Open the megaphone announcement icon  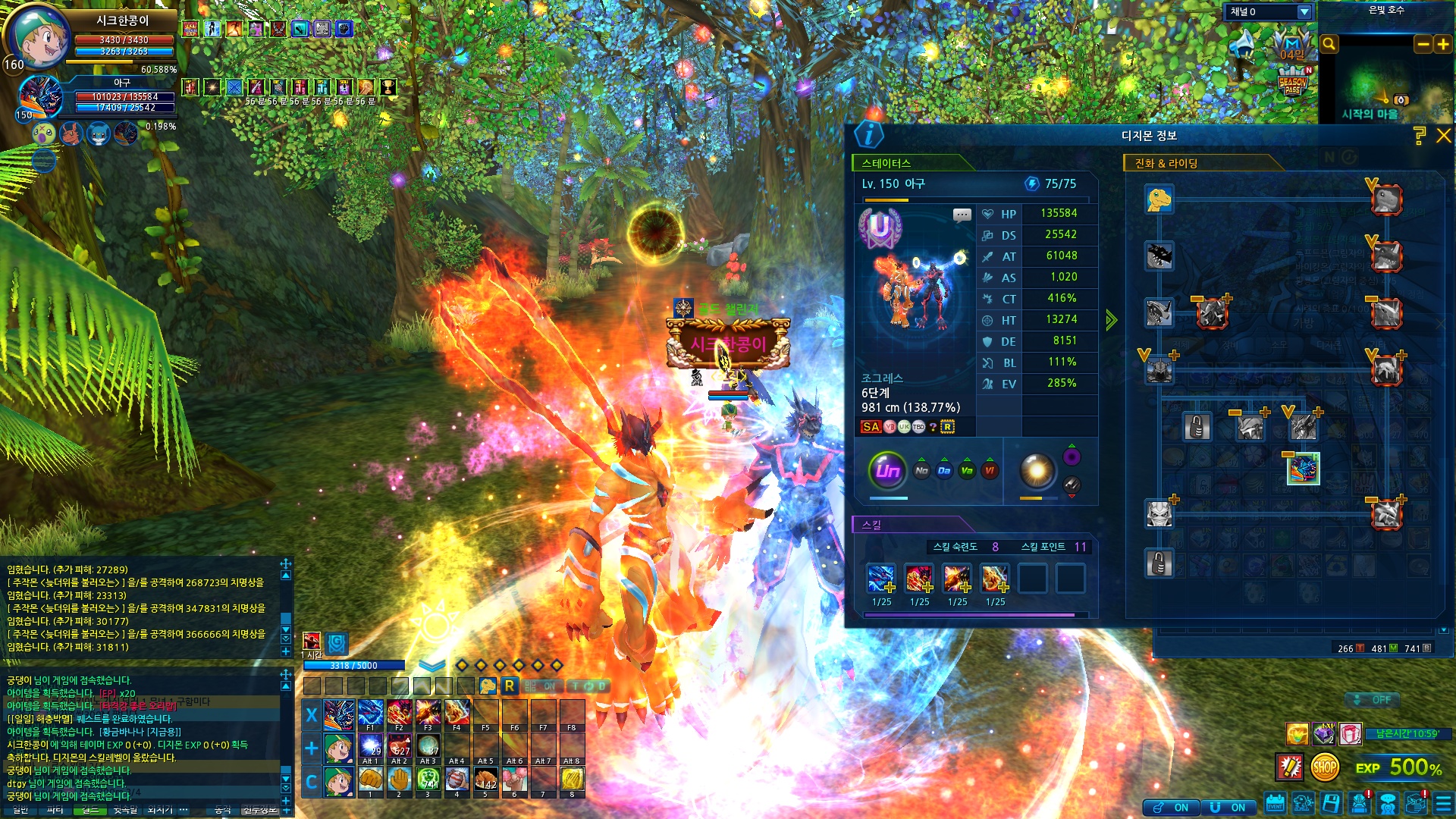pos(1244,45)
